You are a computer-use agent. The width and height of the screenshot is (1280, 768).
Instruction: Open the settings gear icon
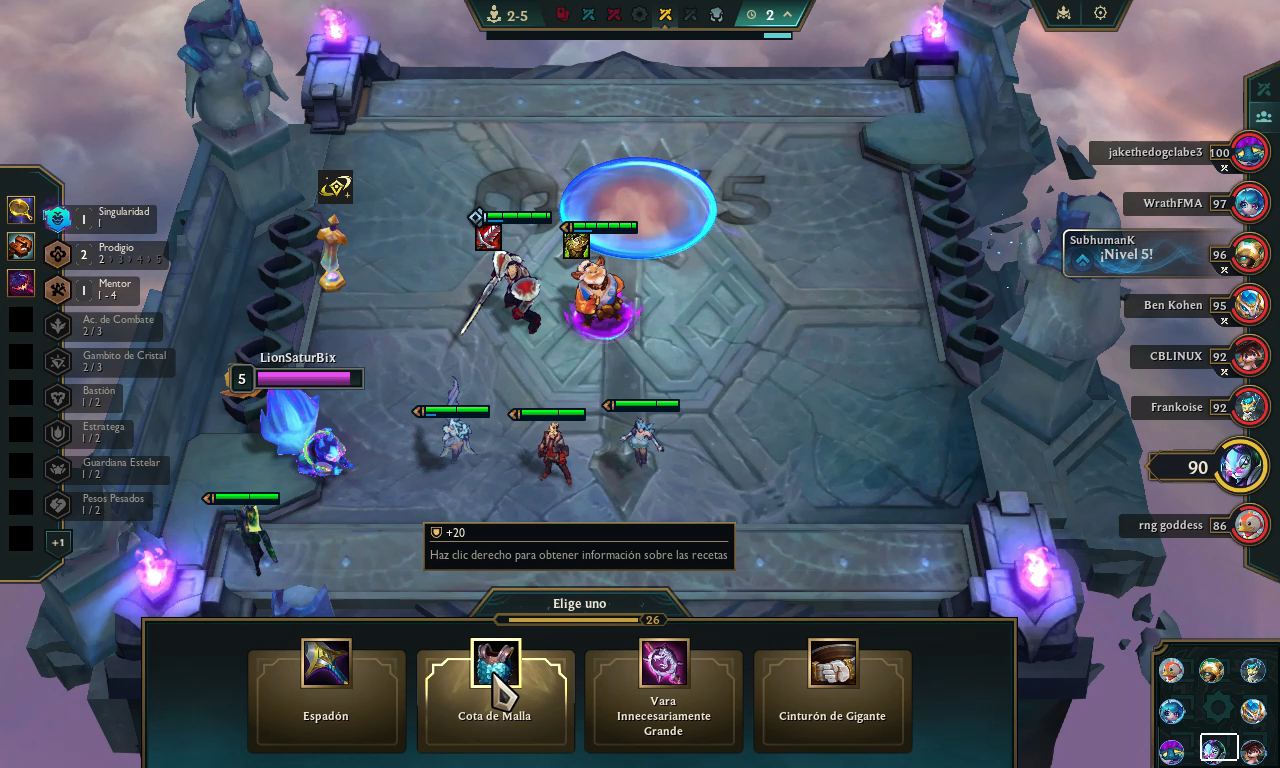click(1100, 14)
